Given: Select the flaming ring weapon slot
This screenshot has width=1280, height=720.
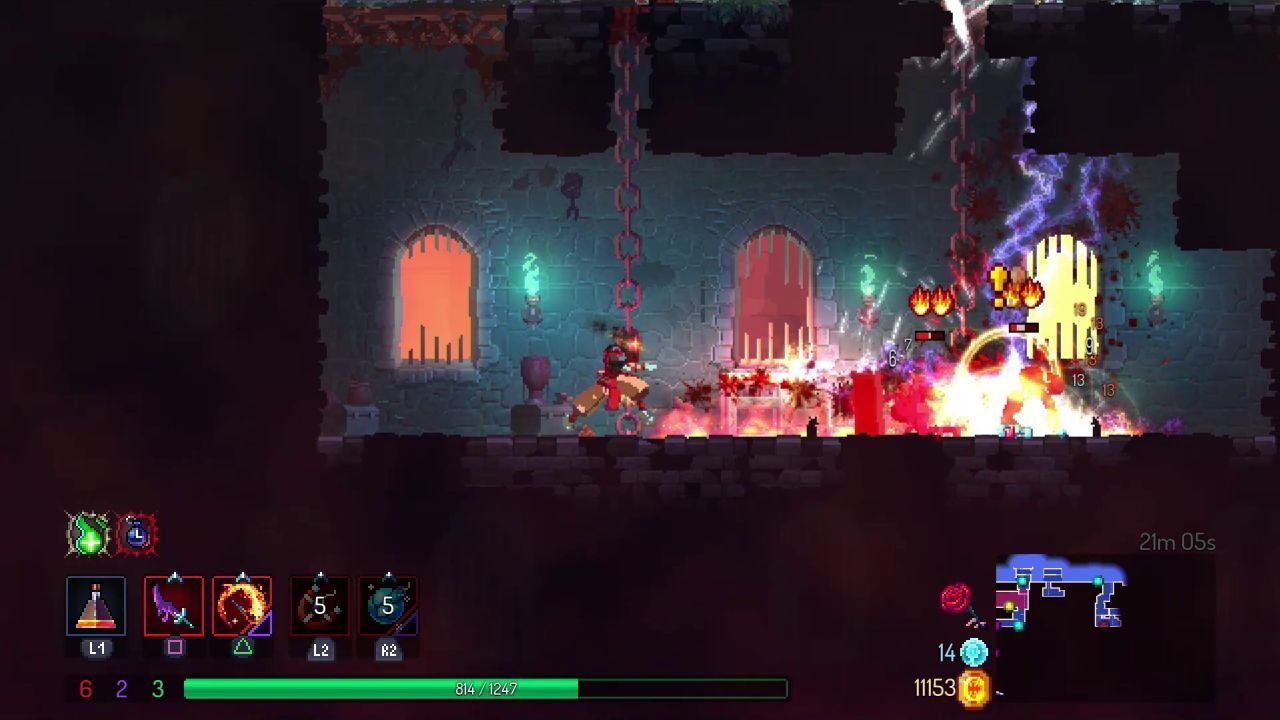Looking at the screenshot, I should pos(242,606).
